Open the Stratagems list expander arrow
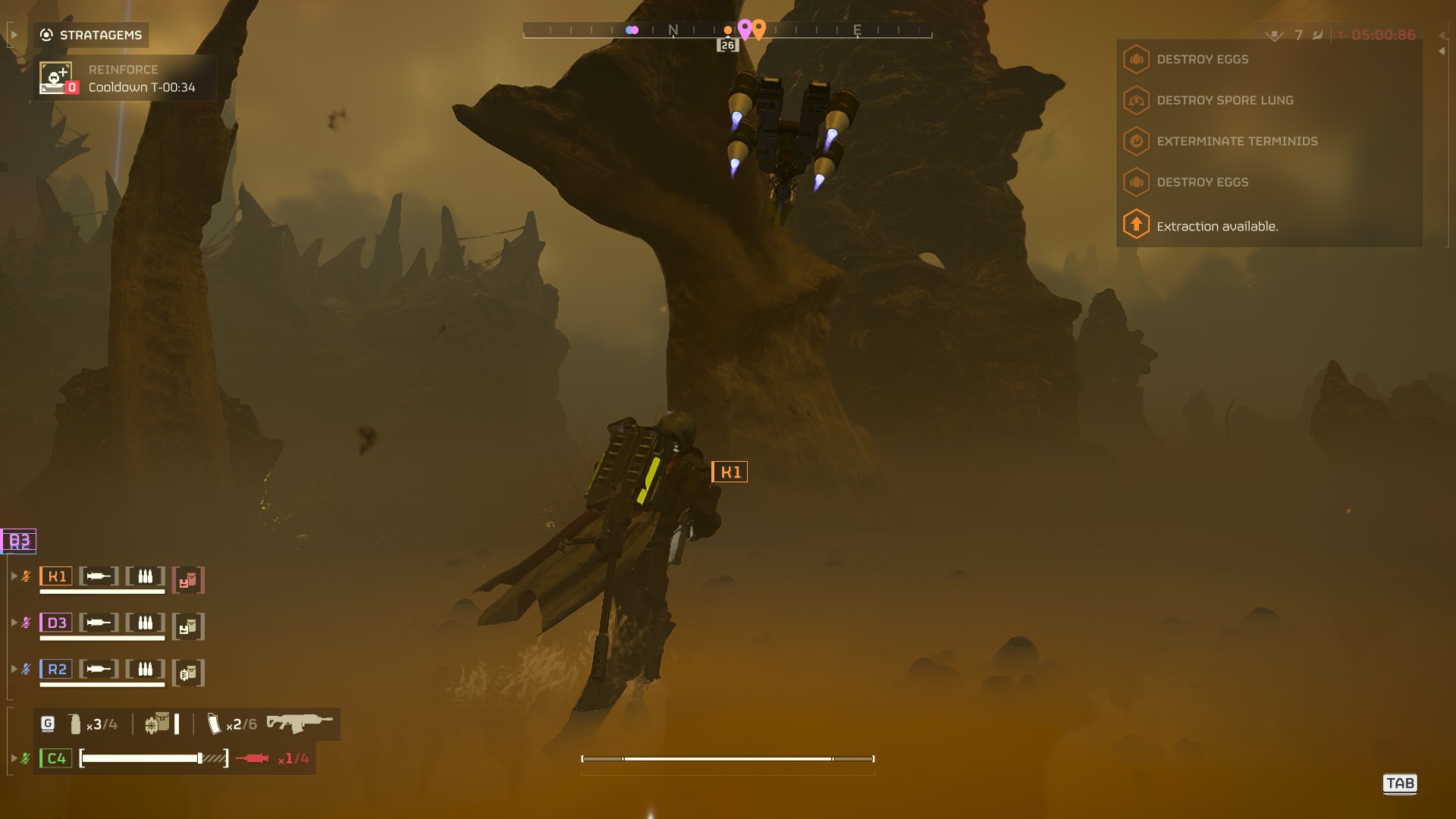The width and height of the screenshot is (1456, 819). [12, 34]
